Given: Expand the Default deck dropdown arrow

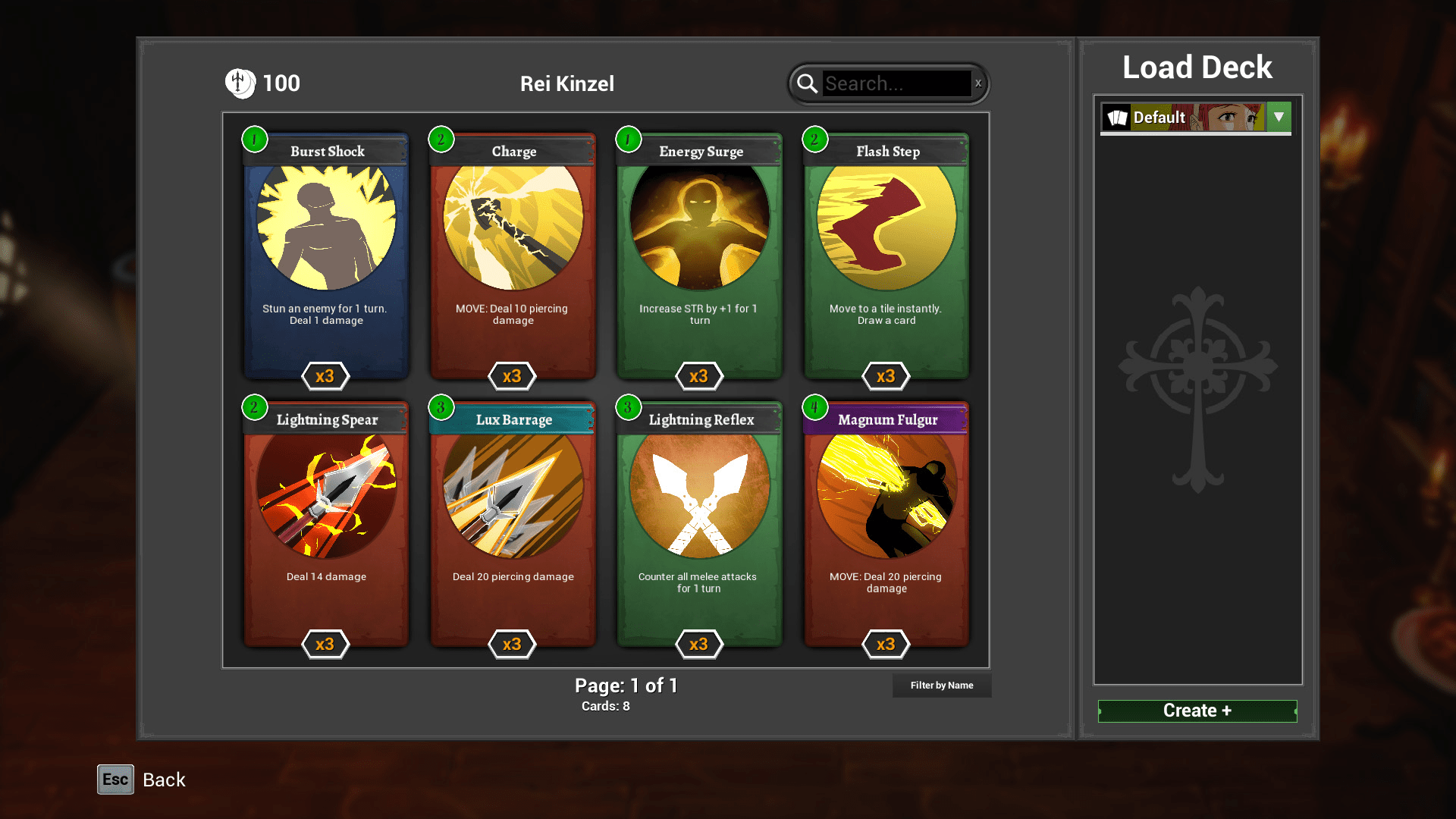Looking at the screenshot, I should [1279, 118].
